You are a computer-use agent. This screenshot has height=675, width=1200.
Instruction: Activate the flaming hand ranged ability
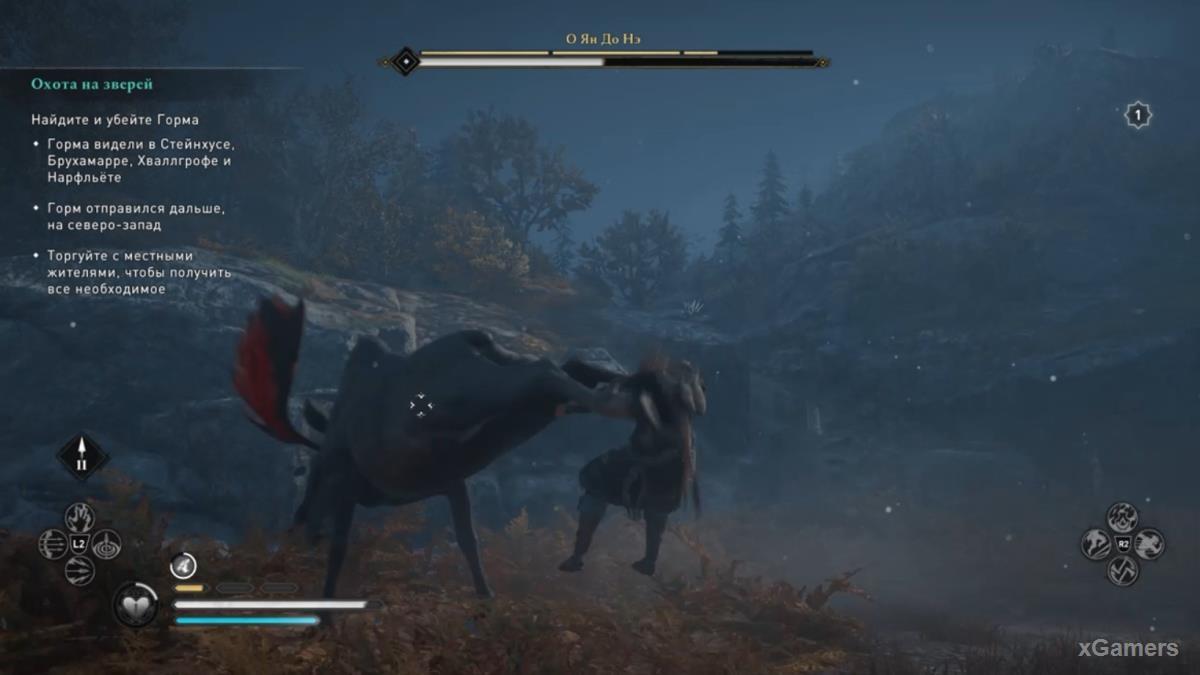tap(80, 517)
